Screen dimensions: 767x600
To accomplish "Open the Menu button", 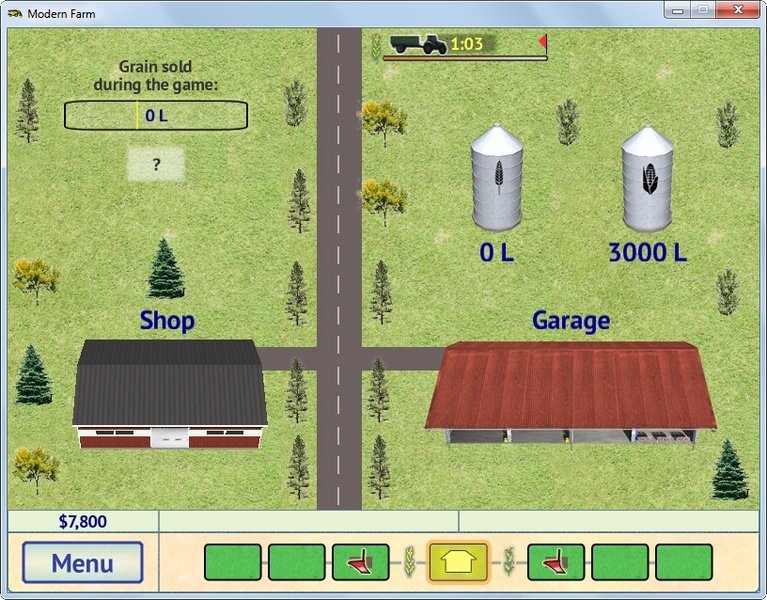I will [83, 562].
